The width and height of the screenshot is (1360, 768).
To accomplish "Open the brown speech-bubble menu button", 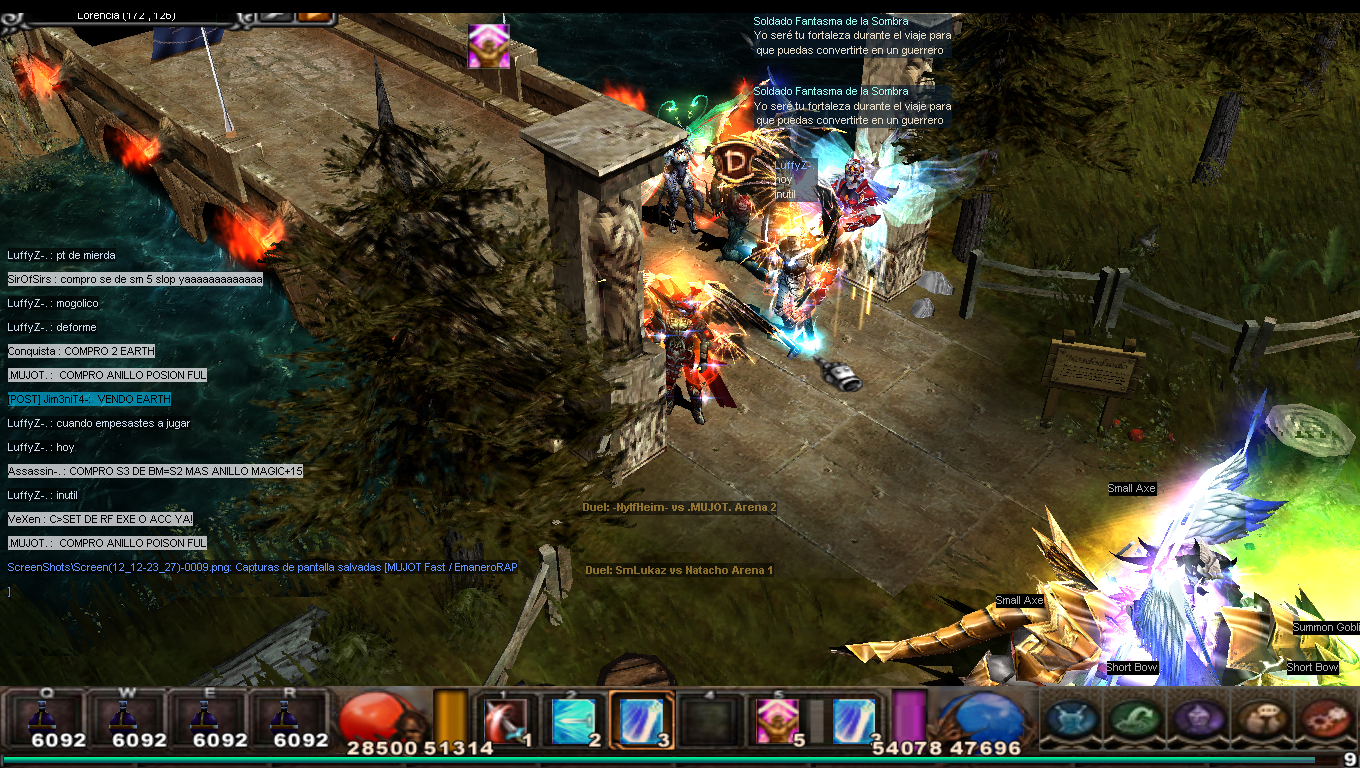I will [1262, 718].
